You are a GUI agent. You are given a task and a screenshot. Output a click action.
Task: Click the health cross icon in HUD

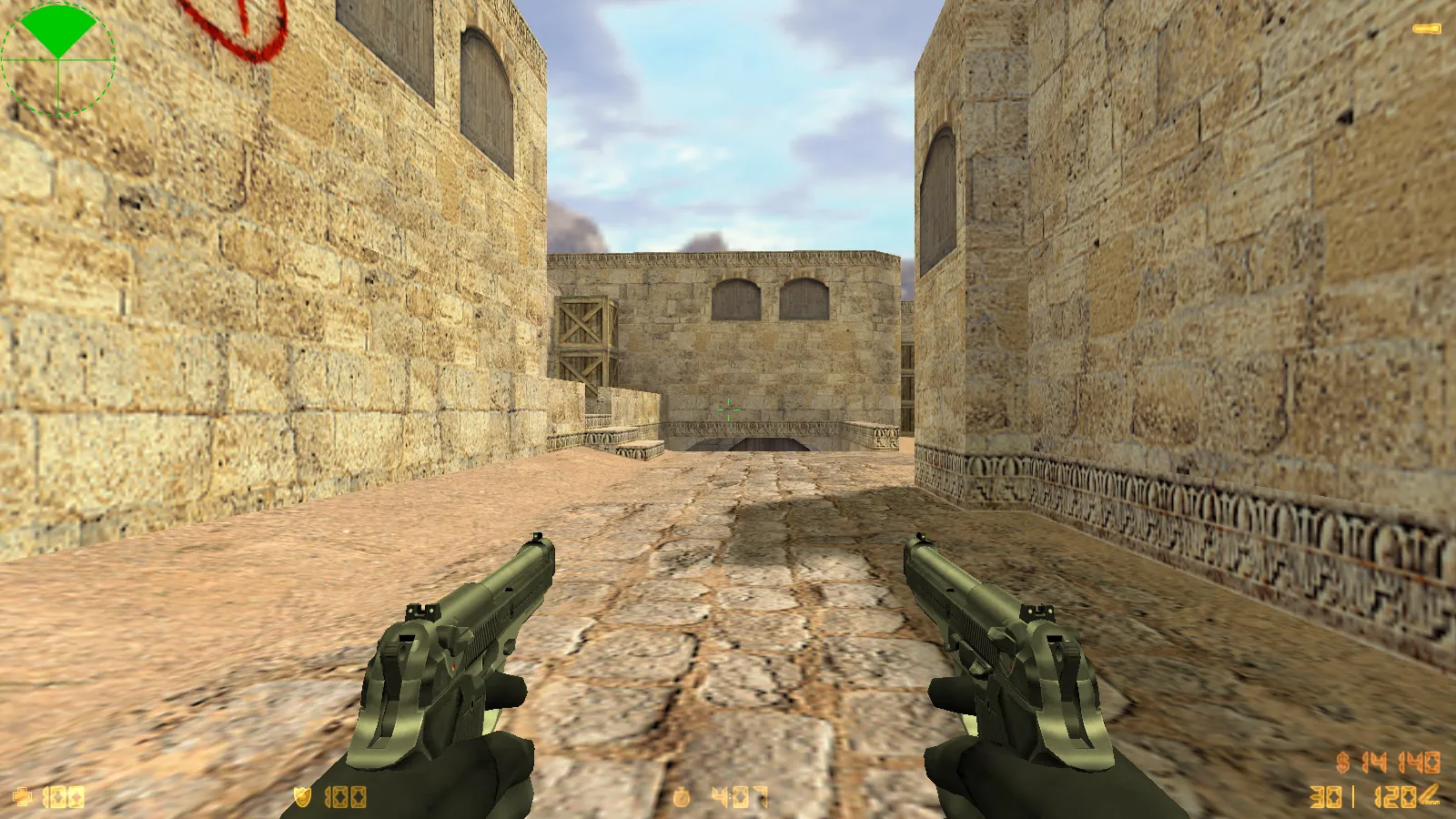point(23,795)
